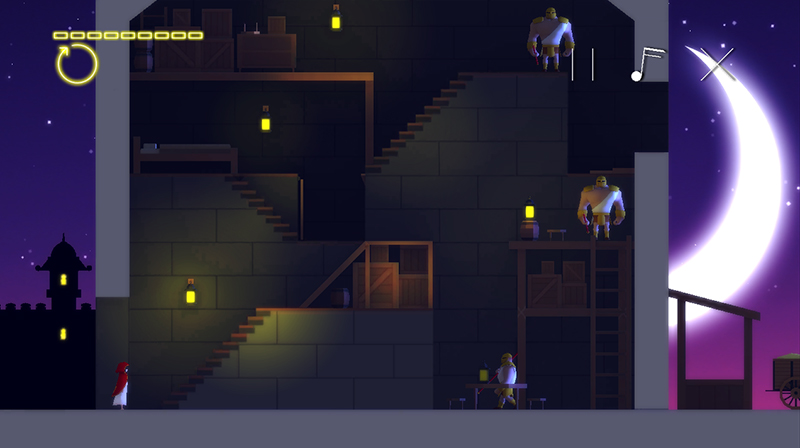
Task: Pause the game with the pause icon
Action: coord(582,64)
